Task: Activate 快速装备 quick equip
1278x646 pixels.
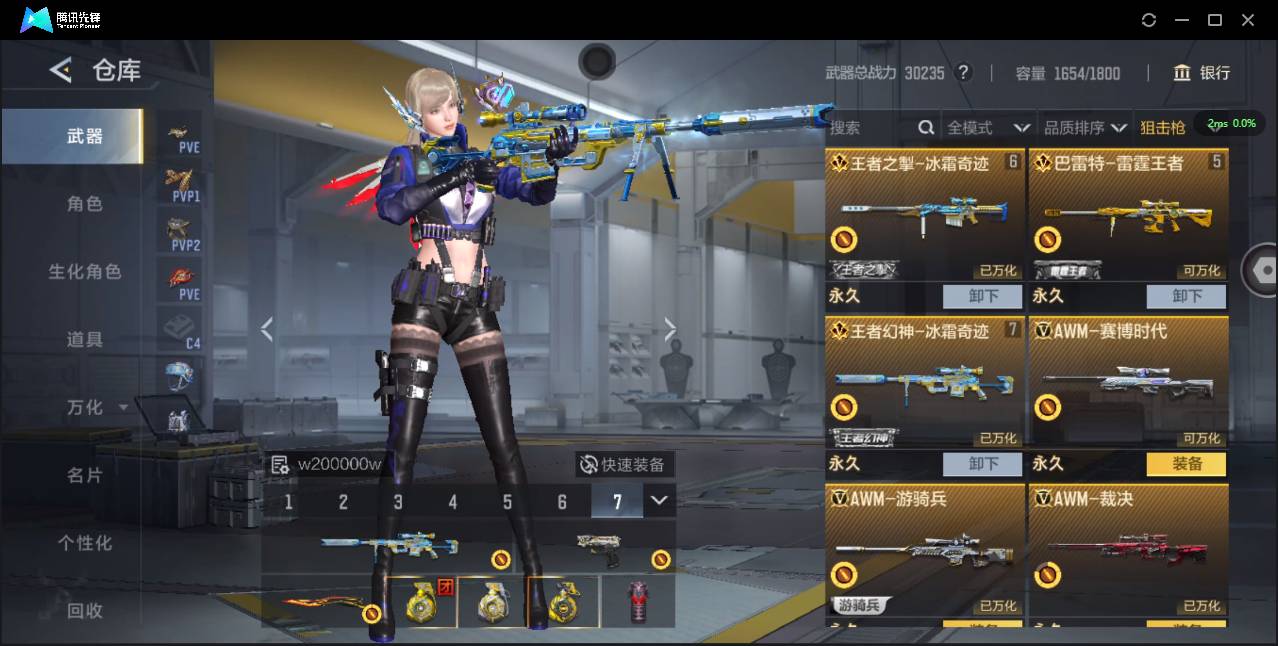Action: (624, 465)
